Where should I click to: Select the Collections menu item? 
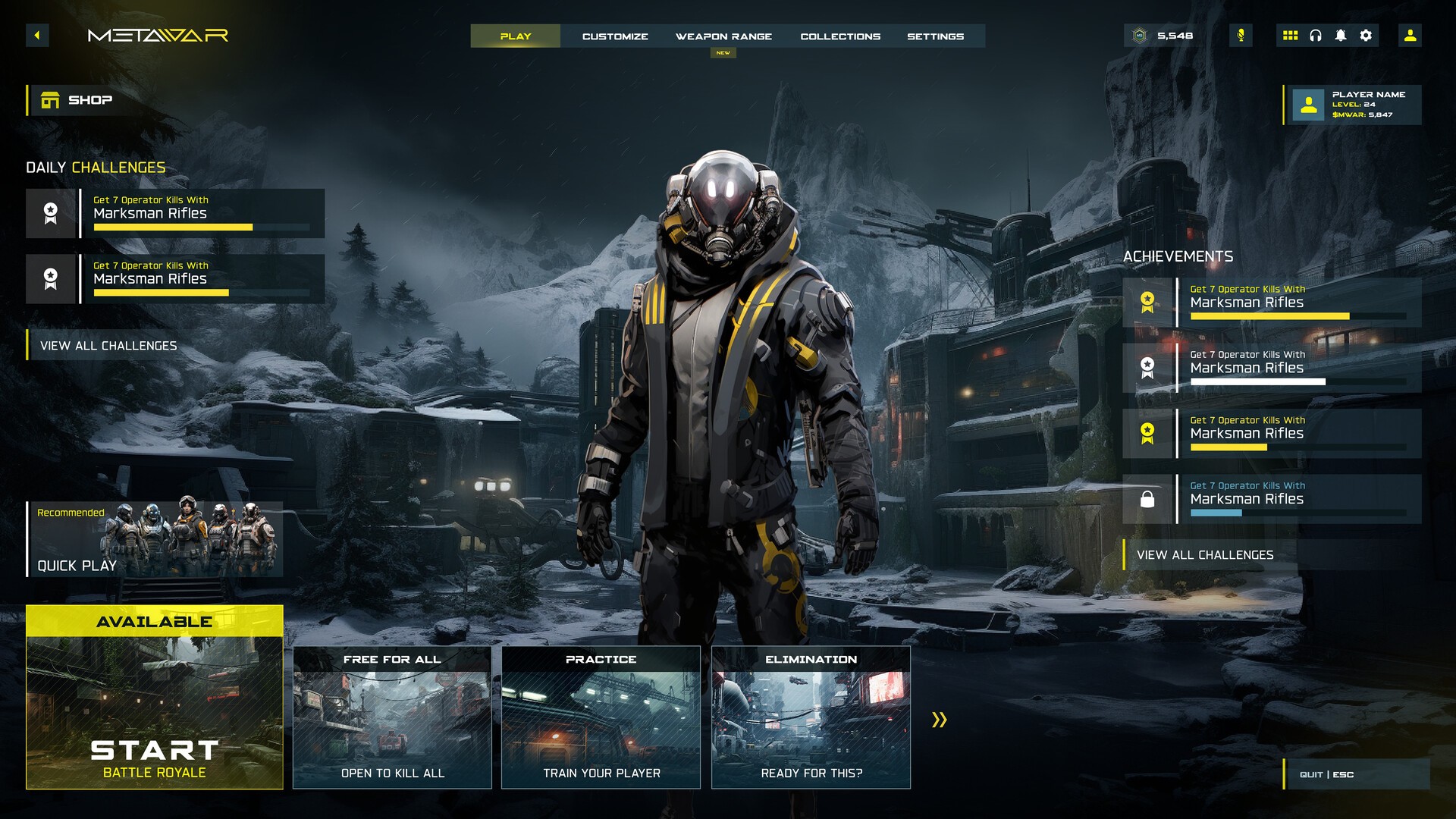coord(840,36)
